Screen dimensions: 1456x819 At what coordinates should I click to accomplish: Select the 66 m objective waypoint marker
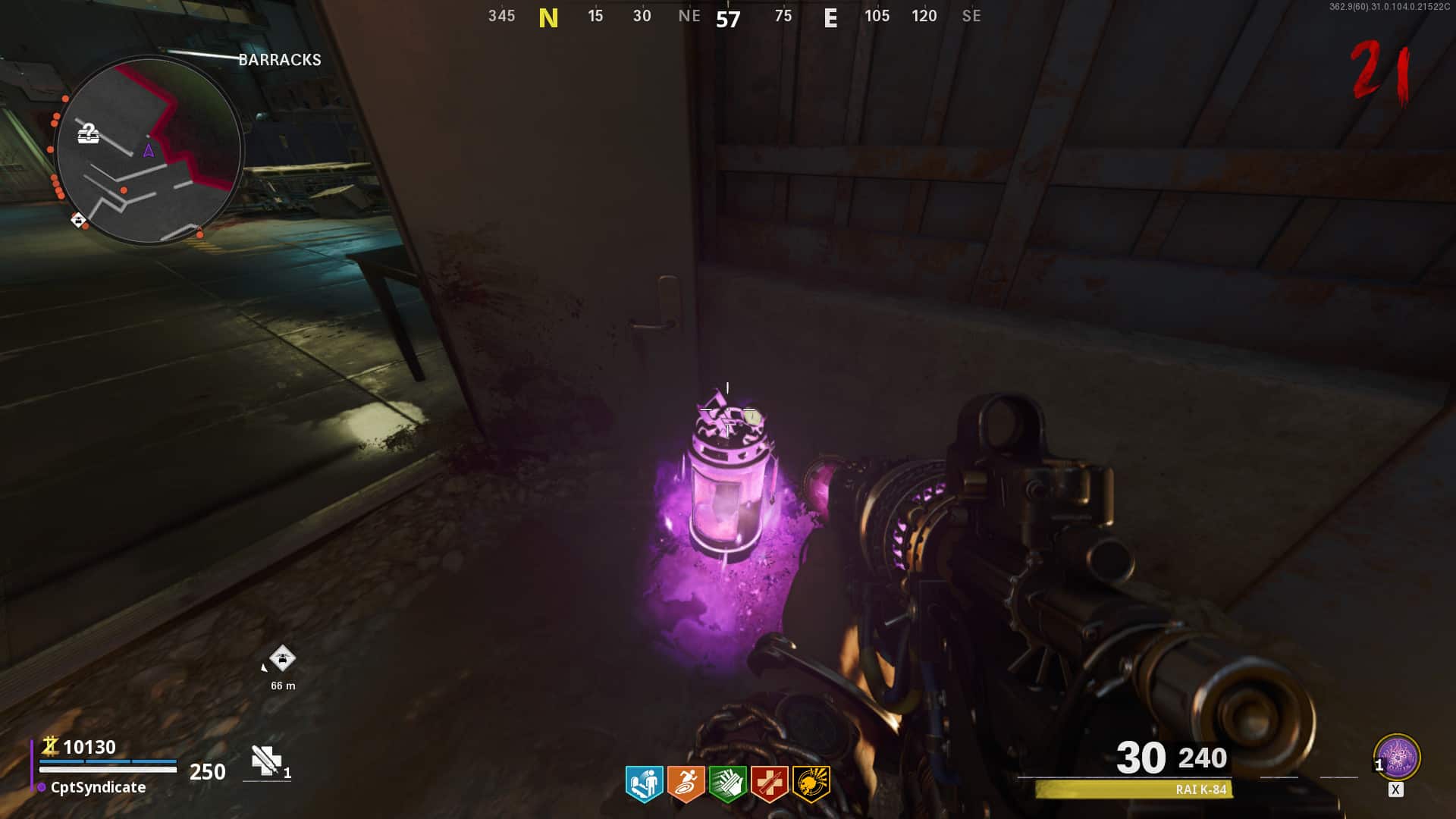coord(282,658)
